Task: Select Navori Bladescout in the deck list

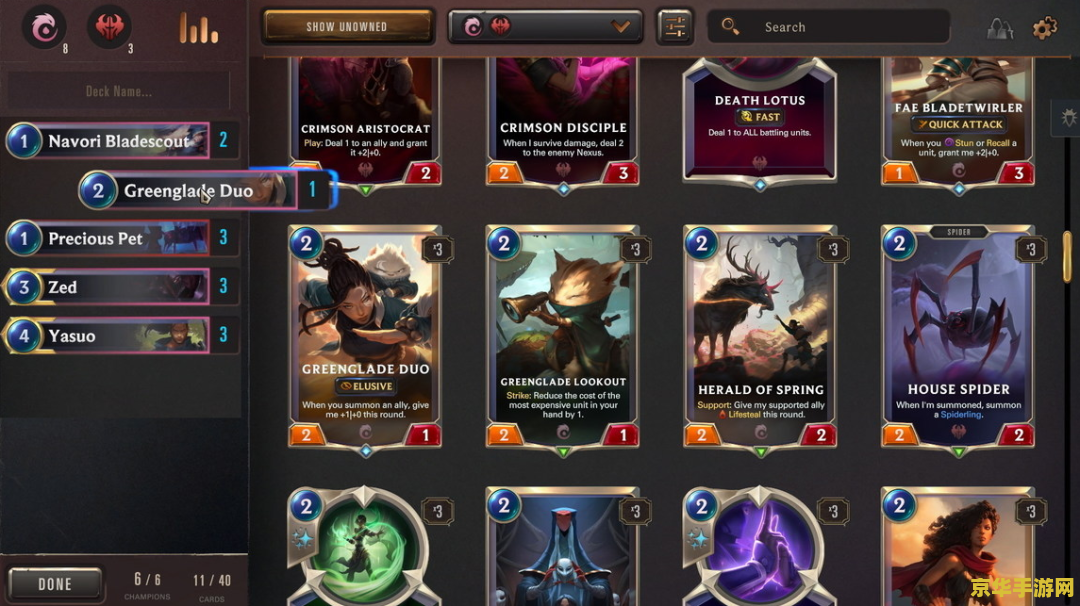Action: click(x=108, y=141)
